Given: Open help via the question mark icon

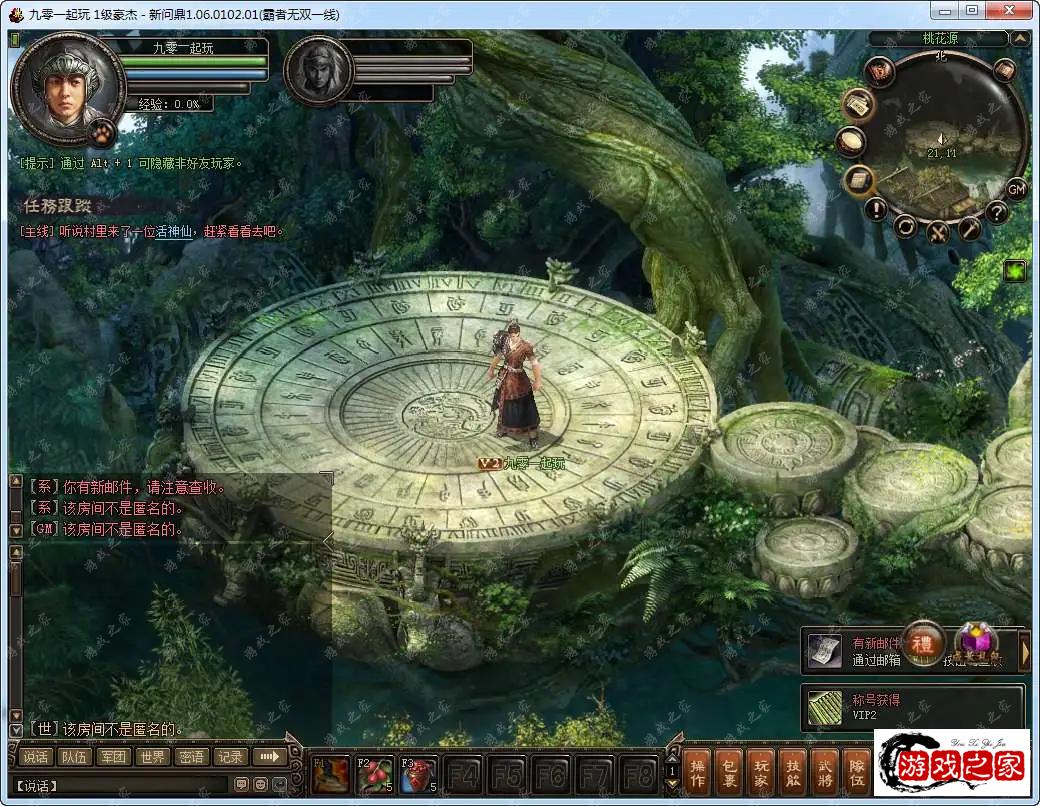Looking at the screenshot, I should [x=996, y=212].
